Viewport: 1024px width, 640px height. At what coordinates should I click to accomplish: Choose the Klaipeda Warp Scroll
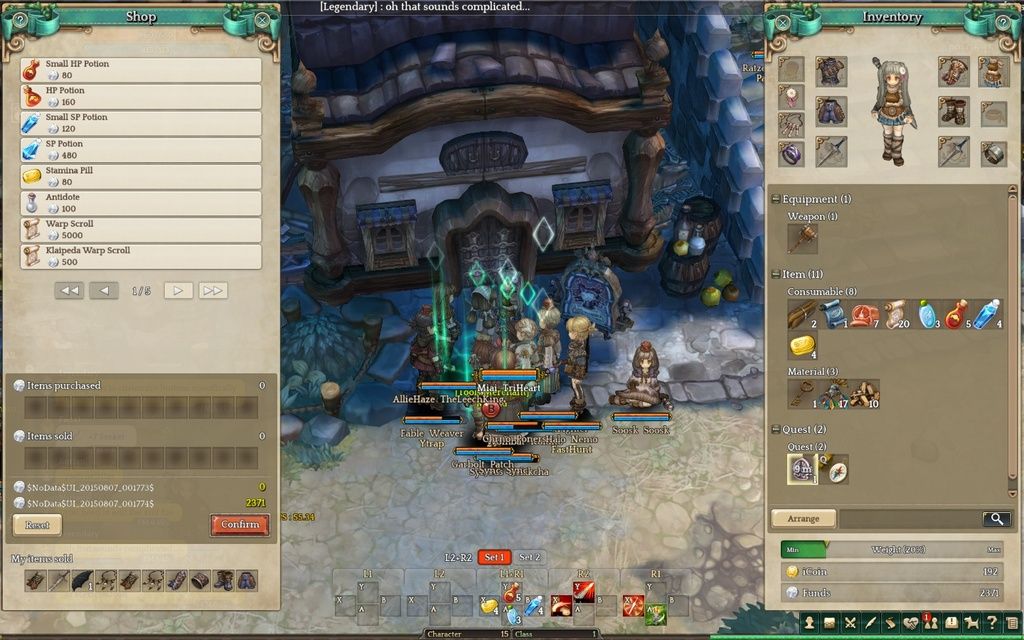[x=140, y=257]
